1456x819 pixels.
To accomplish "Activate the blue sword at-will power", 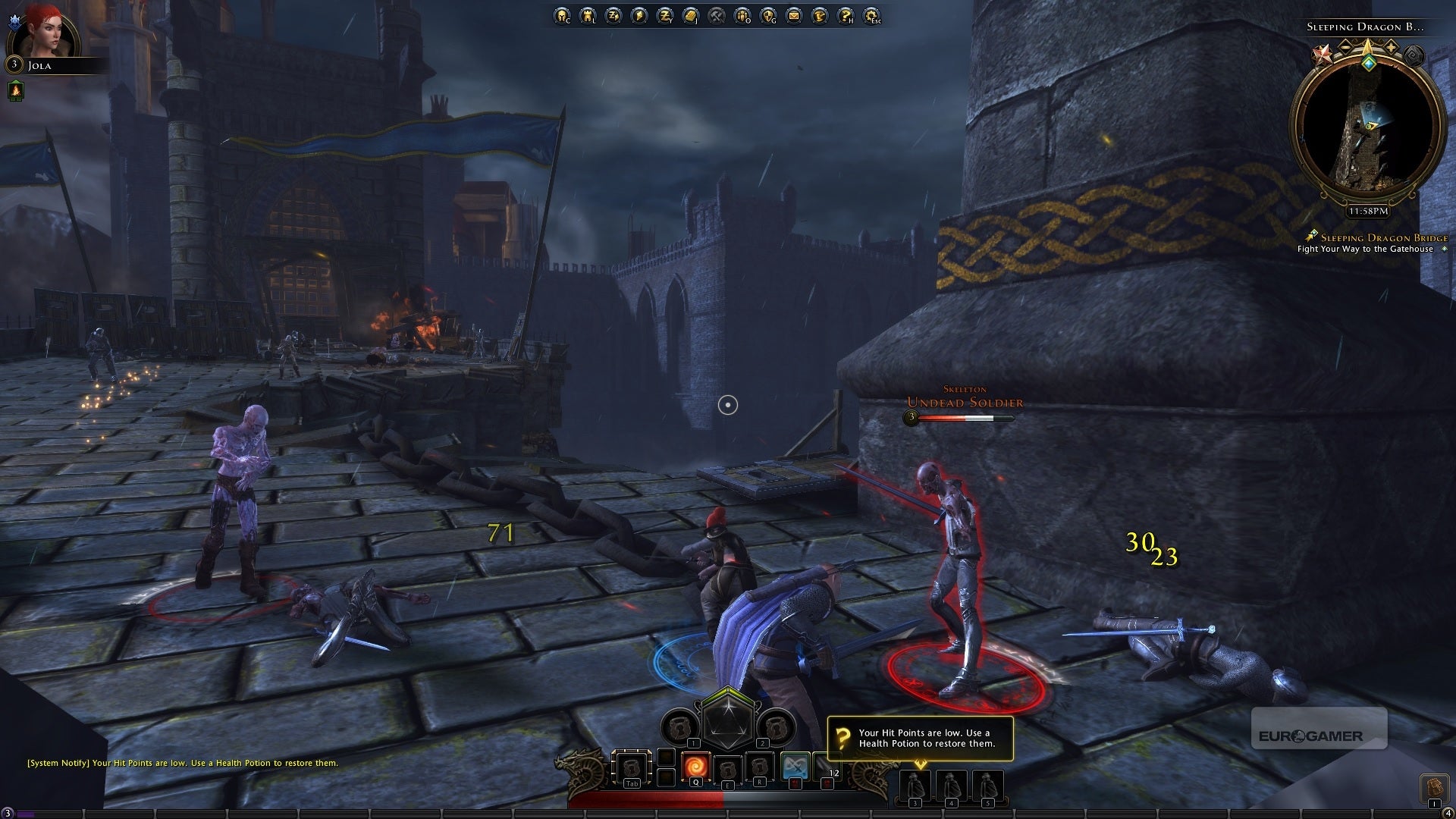I will click(x=795, y=767).
